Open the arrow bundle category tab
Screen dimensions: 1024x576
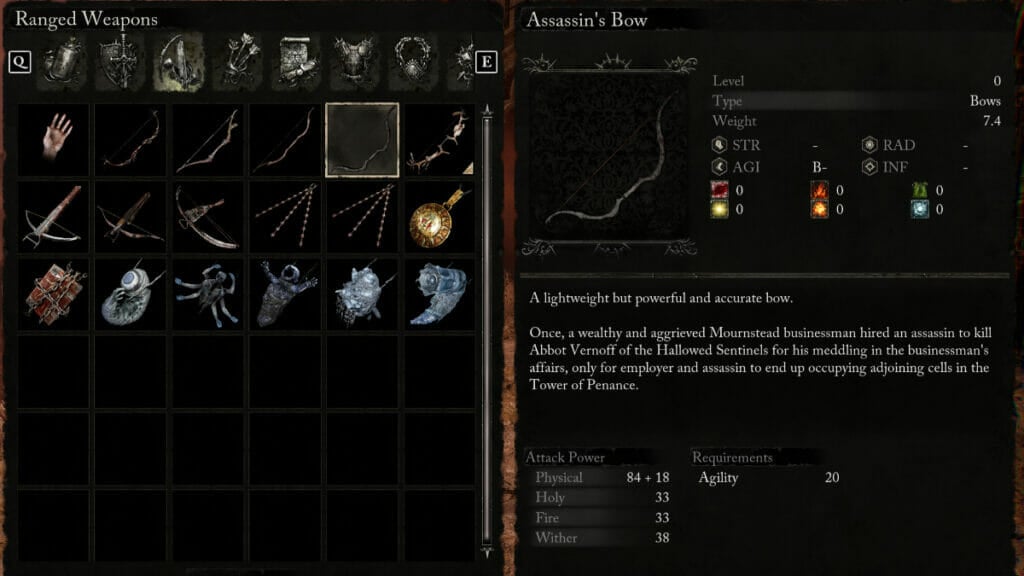(236, 61)
